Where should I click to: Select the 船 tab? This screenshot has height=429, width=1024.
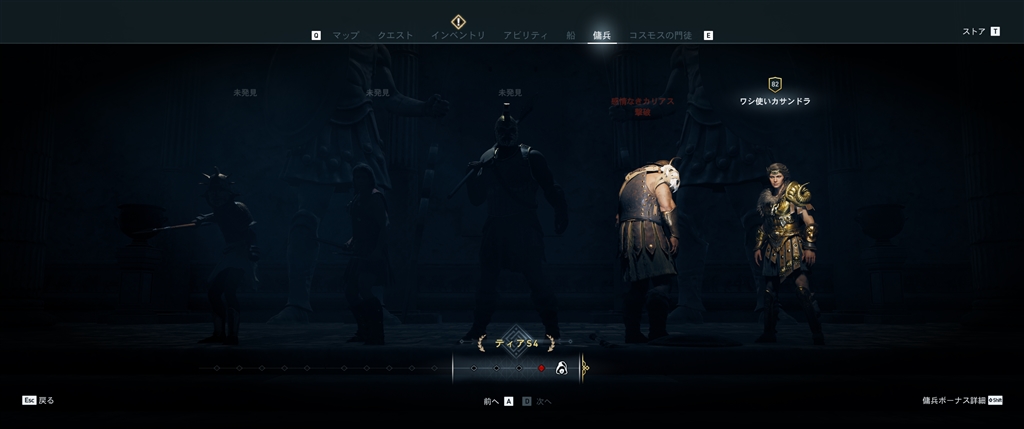point(570,35)
